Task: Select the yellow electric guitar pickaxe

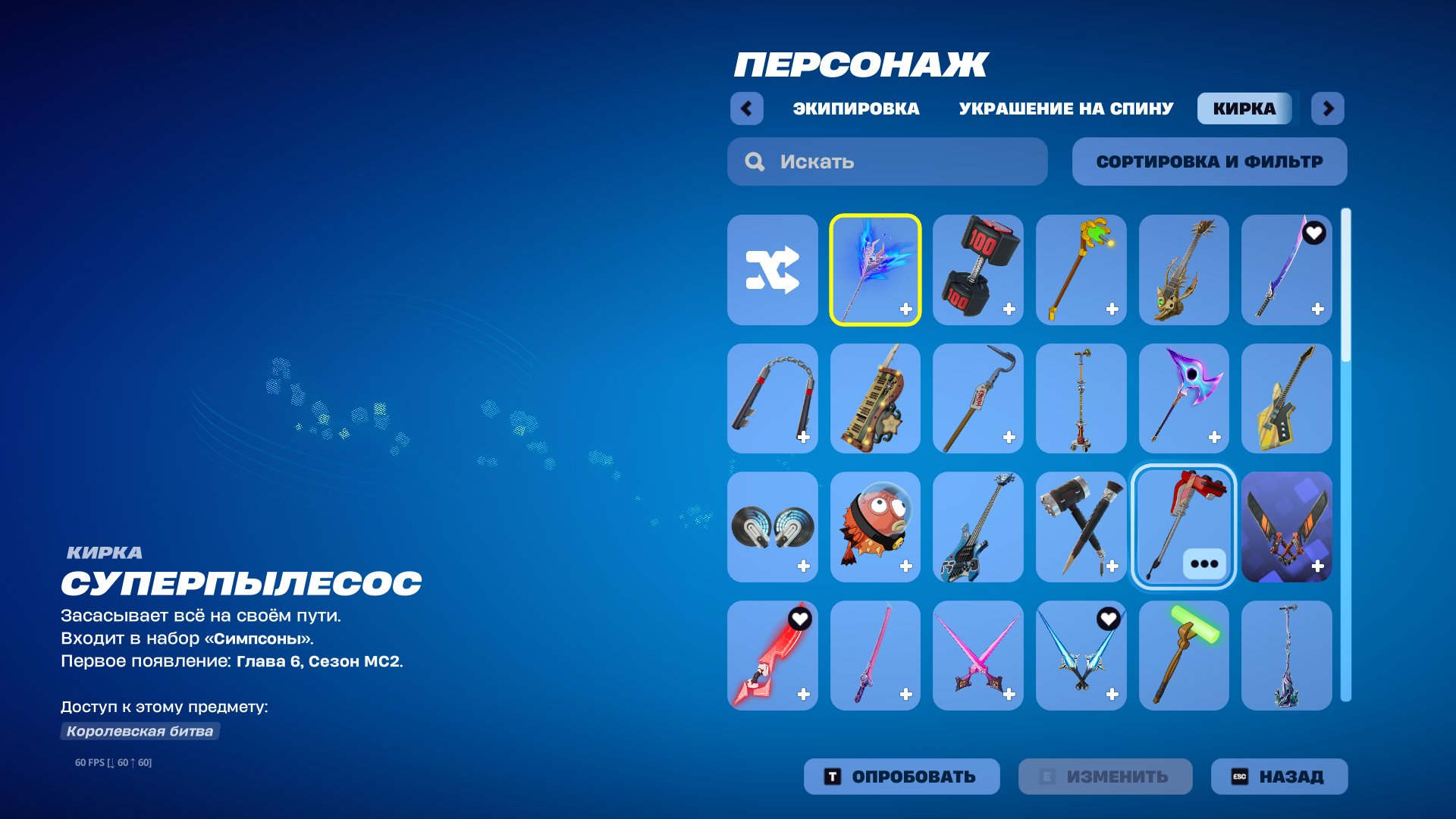Action: click(1286, 398)
